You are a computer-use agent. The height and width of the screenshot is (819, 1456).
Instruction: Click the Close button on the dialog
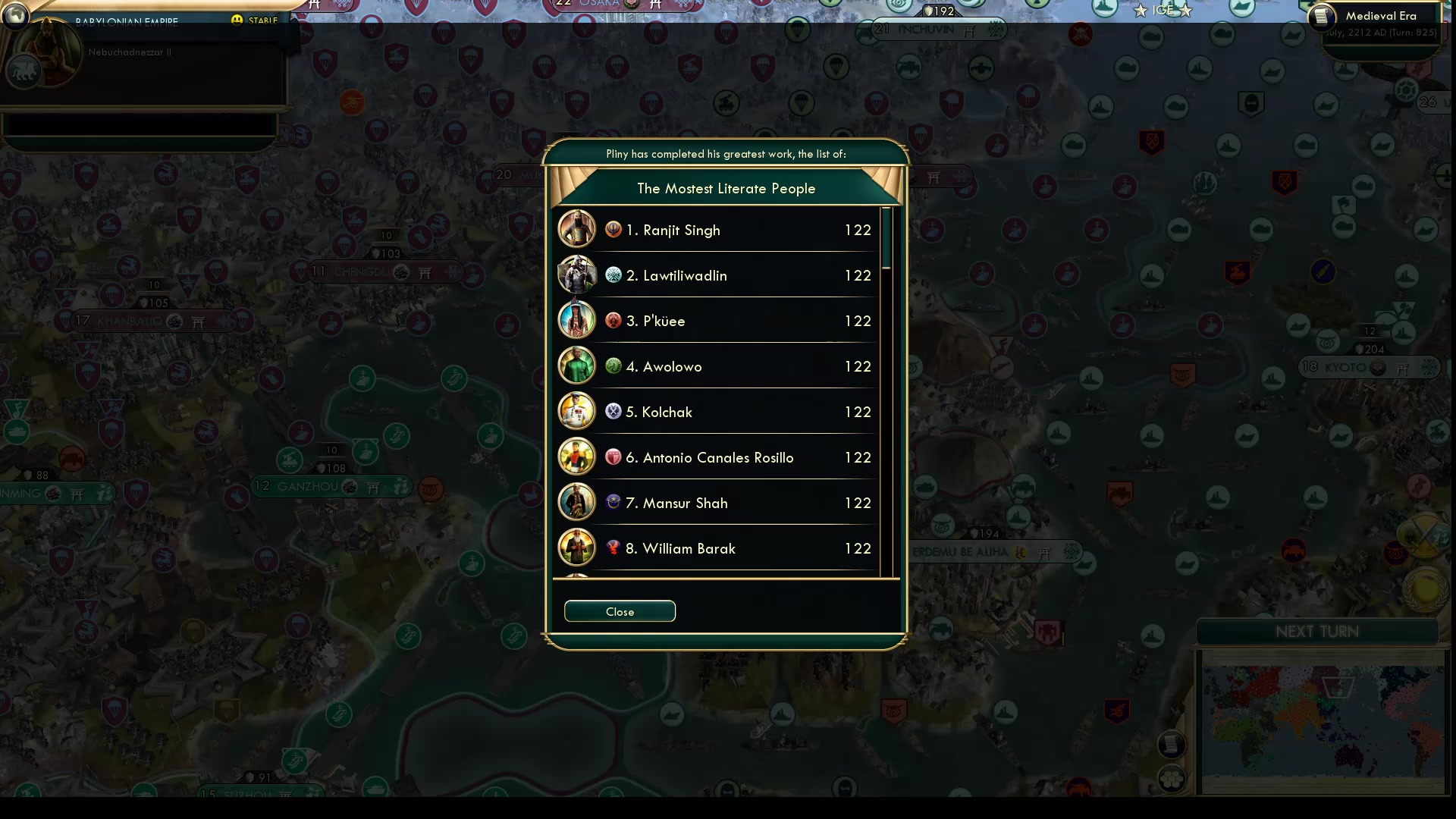coord(619,611)
